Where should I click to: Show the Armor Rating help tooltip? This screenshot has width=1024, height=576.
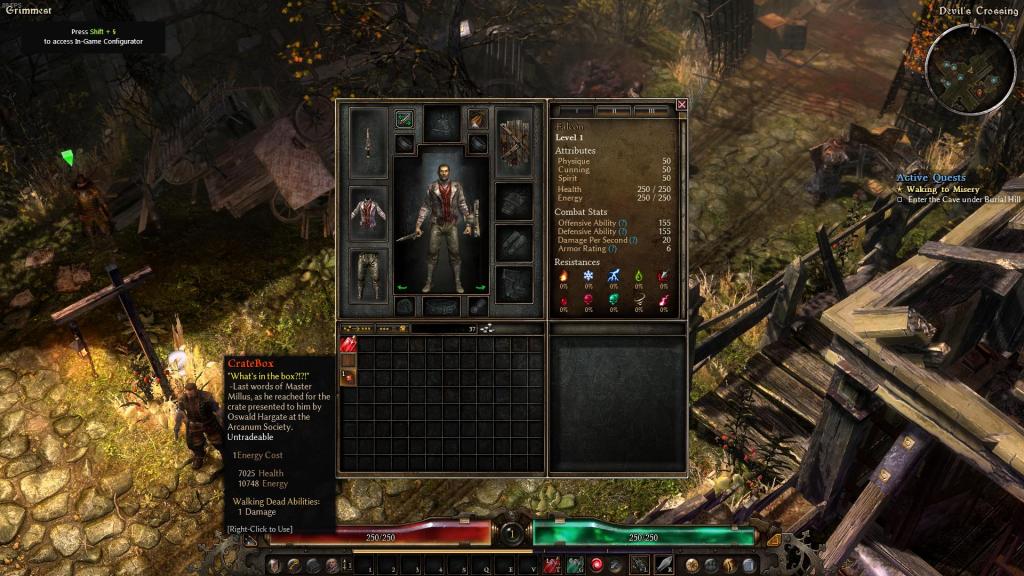click(x=612, y=249)
